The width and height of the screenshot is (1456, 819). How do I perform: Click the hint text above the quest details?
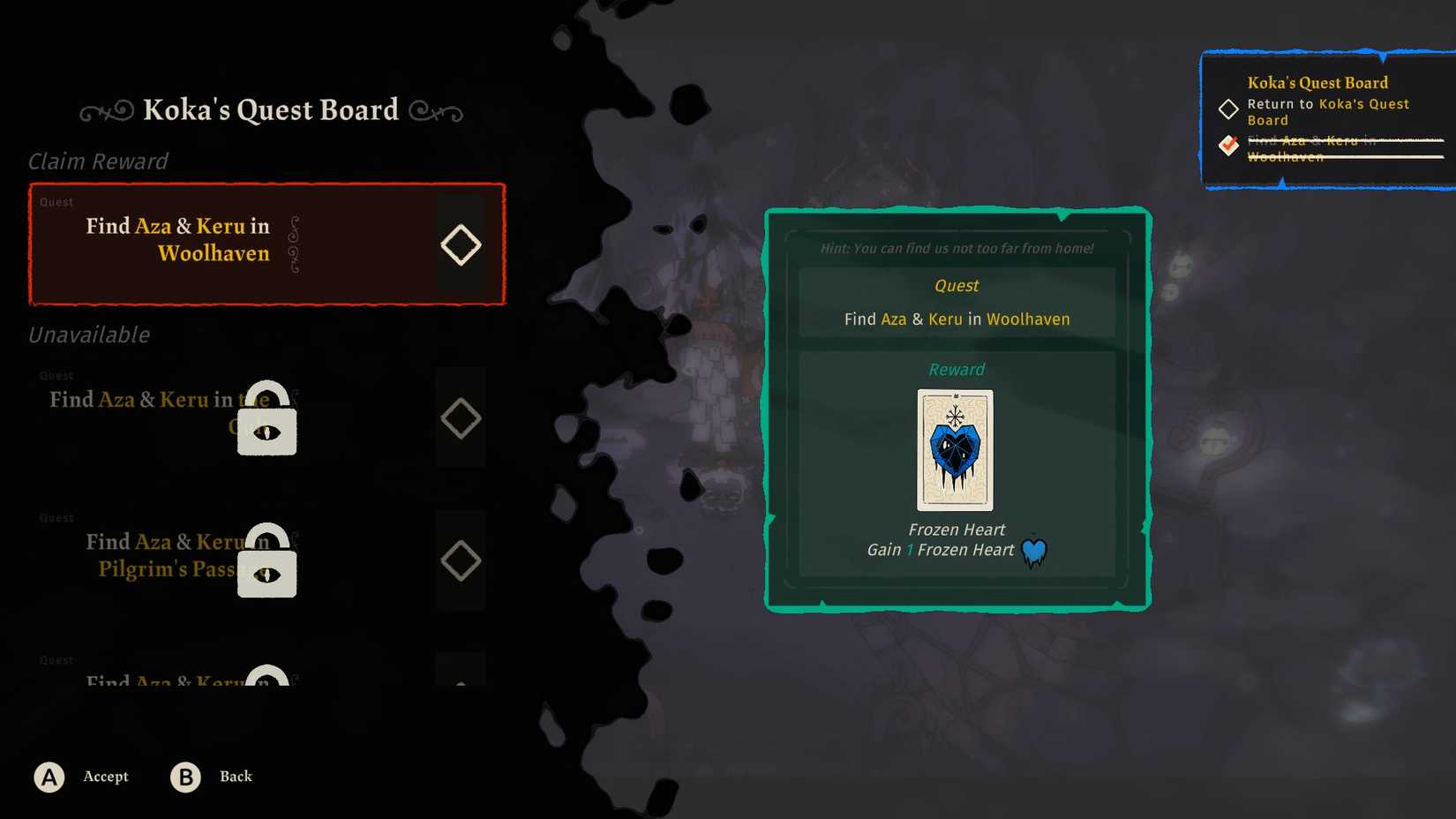[956, 248]
